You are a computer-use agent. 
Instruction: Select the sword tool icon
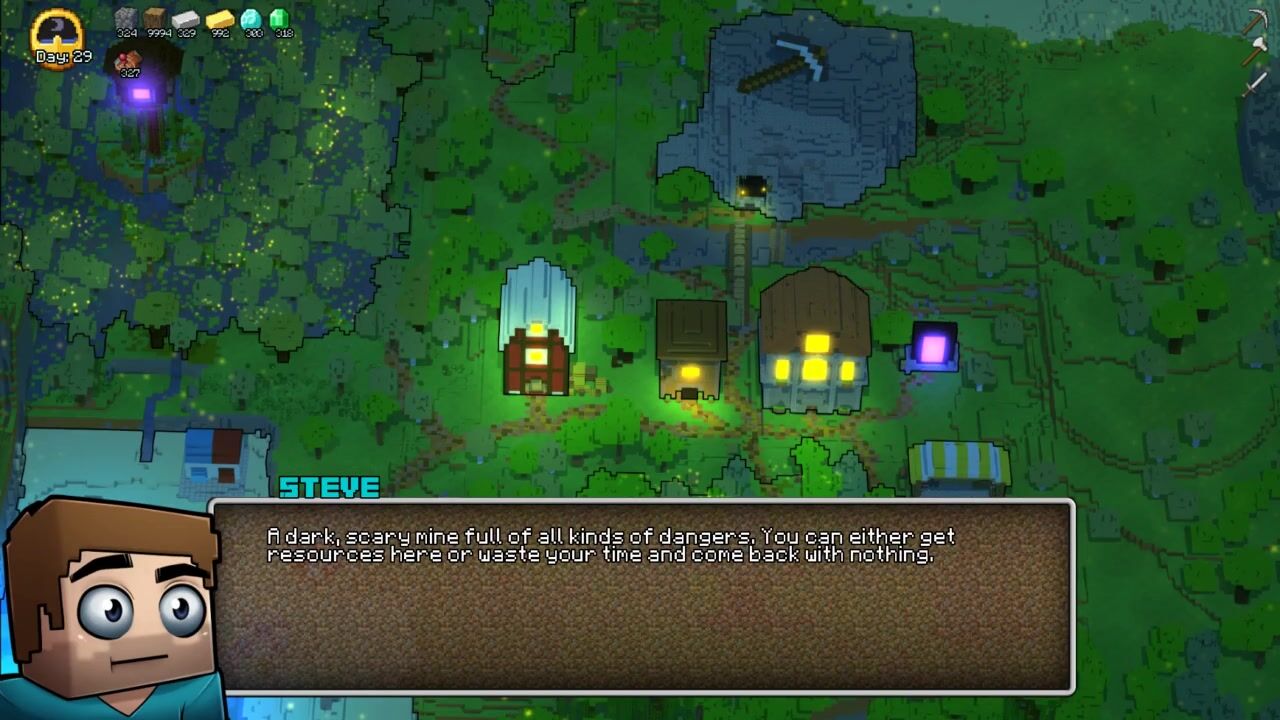tap(1255, 84)
